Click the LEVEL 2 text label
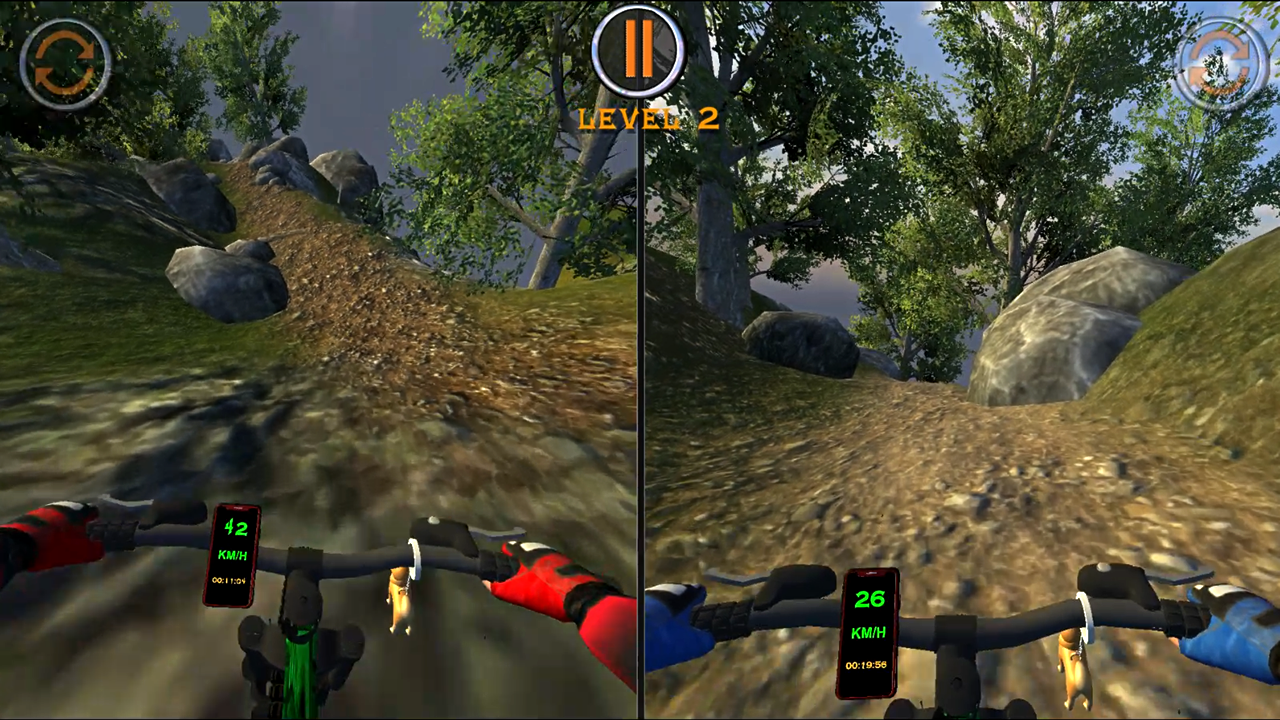The height and width of the screenshot is (720, 1280). coord(648,118)
